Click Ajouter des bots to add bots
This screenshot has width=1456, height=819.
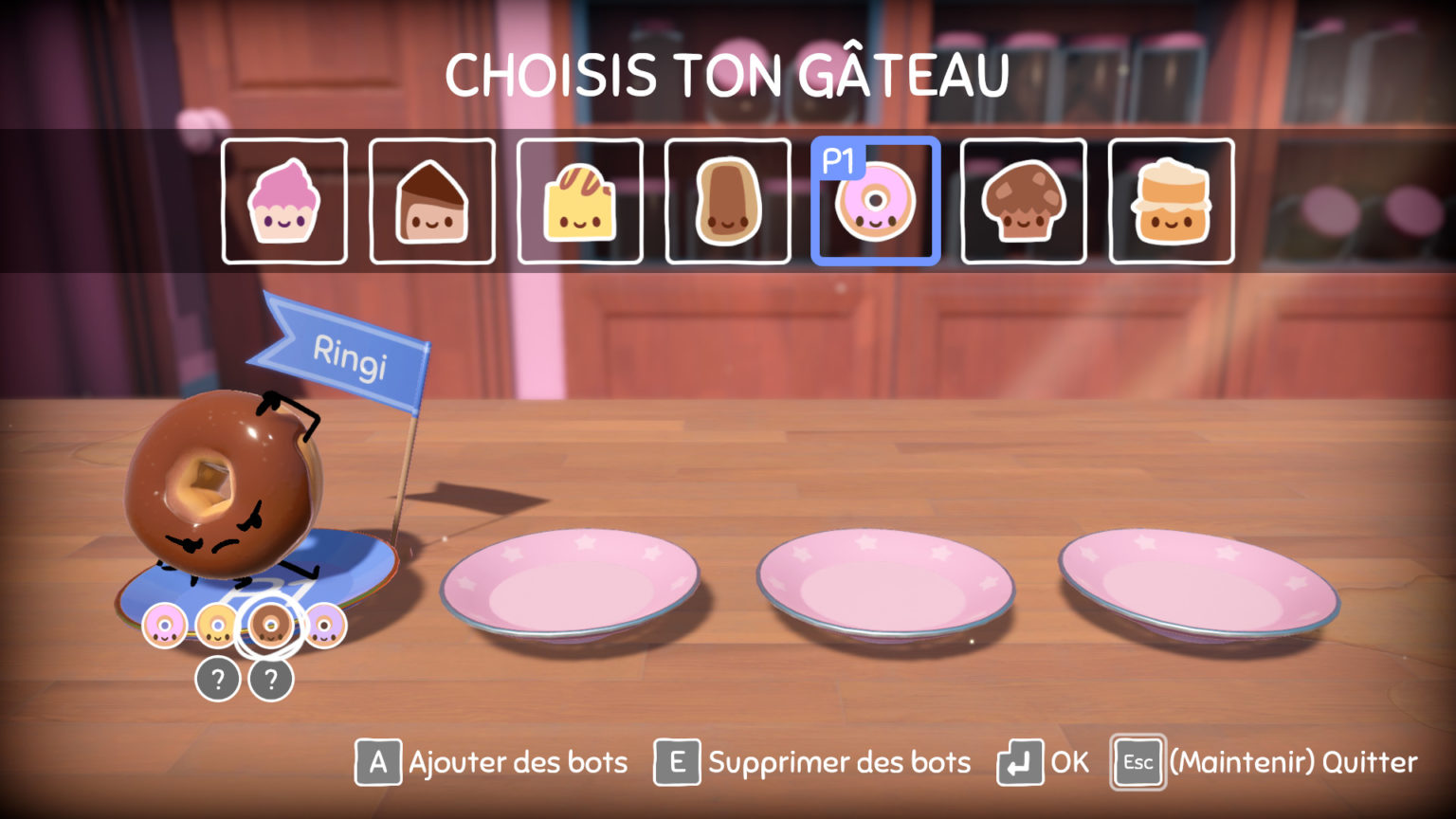point(517,761)
